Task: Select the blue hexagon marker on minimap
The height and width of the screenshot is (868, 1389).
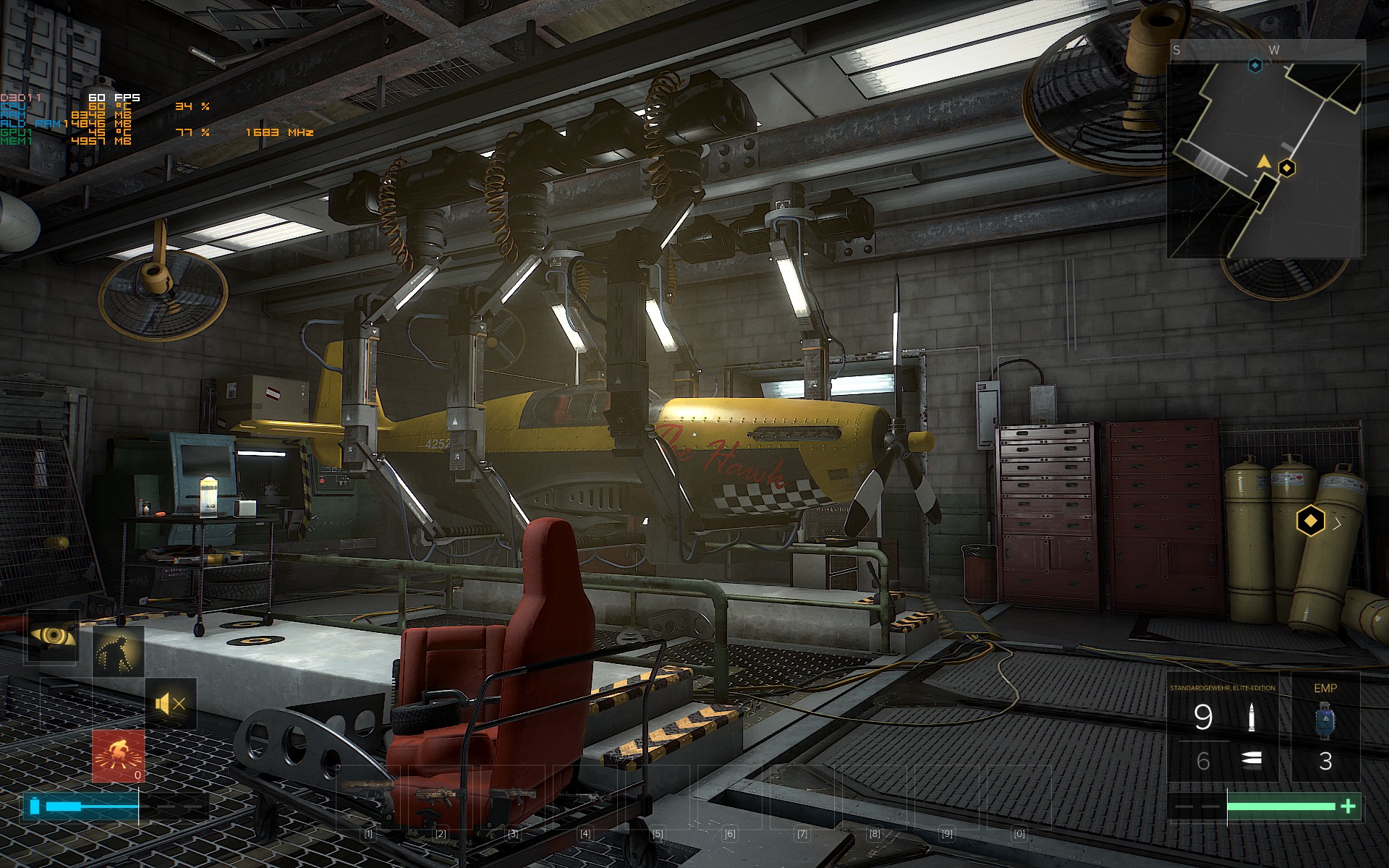Action: tap(1256, 66)
